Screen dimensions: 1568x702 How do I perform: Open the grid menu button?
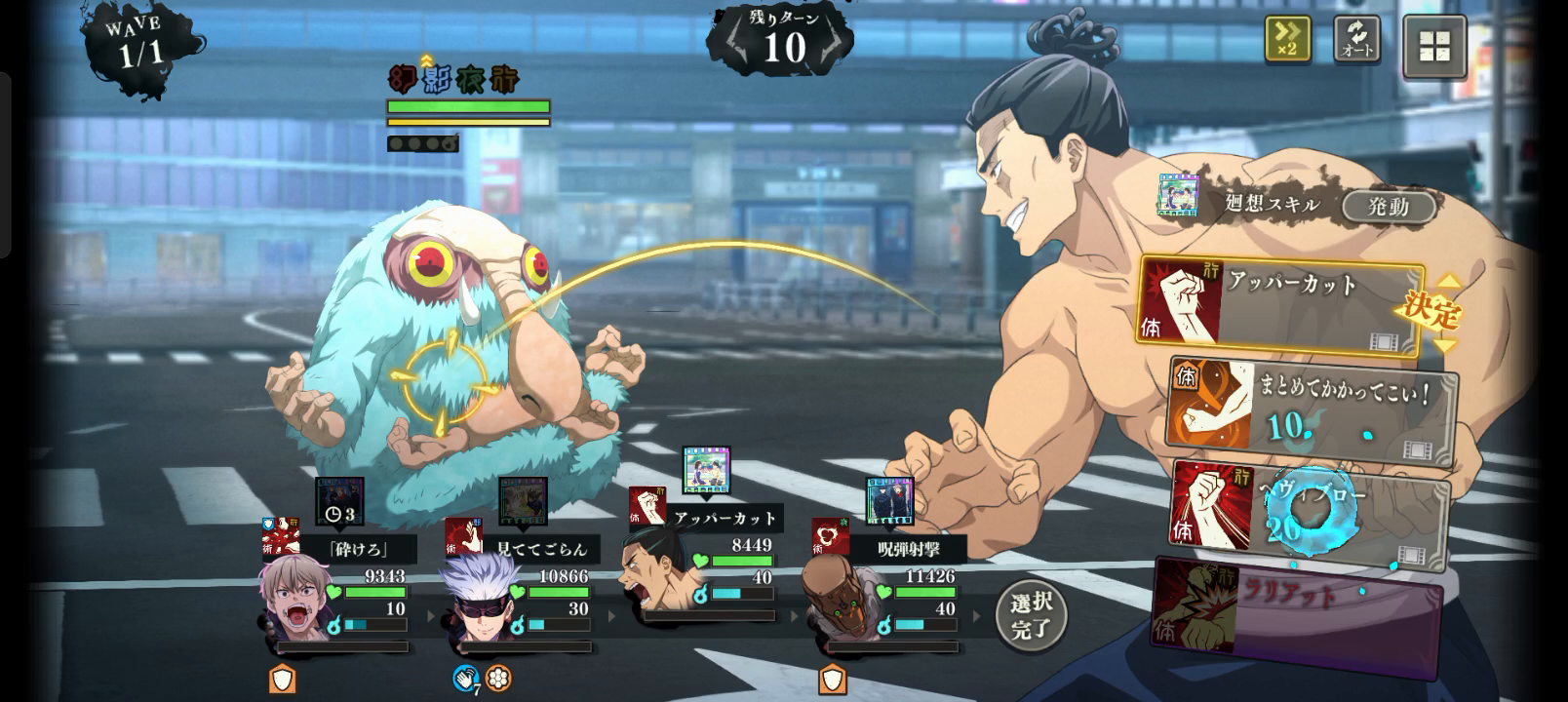tap(1434, 46)
